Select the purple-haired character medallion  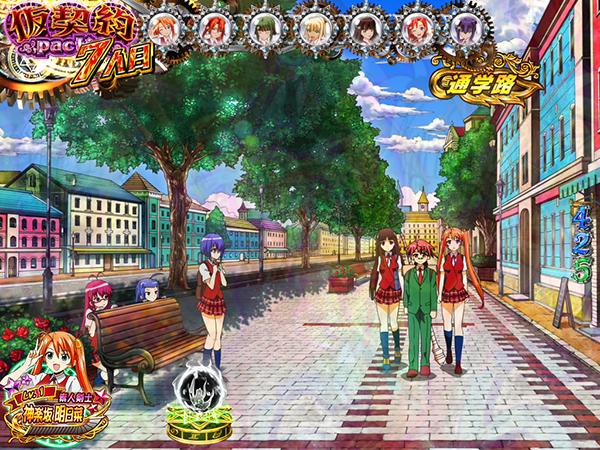(466, 26)
